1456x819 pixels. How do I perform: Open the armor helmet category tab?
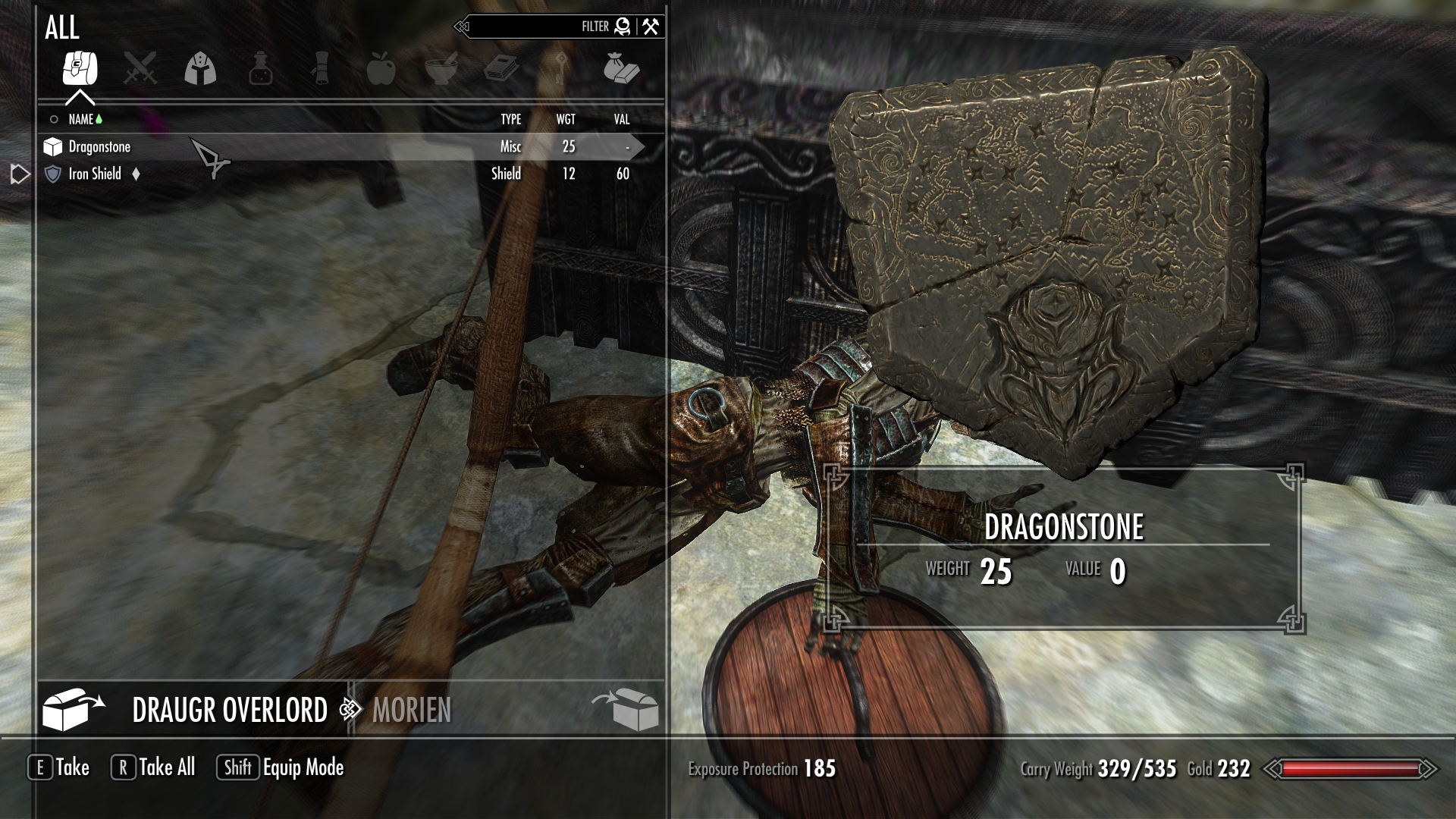pyautogui.click(x=201, y=68)
